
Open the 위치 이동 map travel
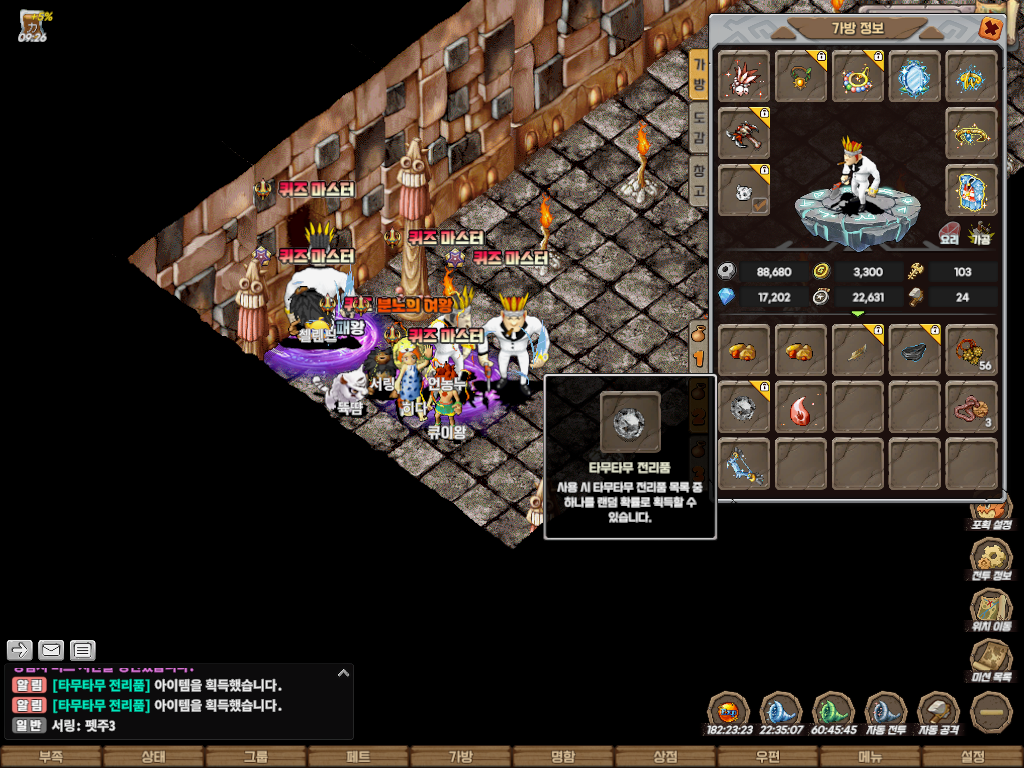click(x=991, y=610)
